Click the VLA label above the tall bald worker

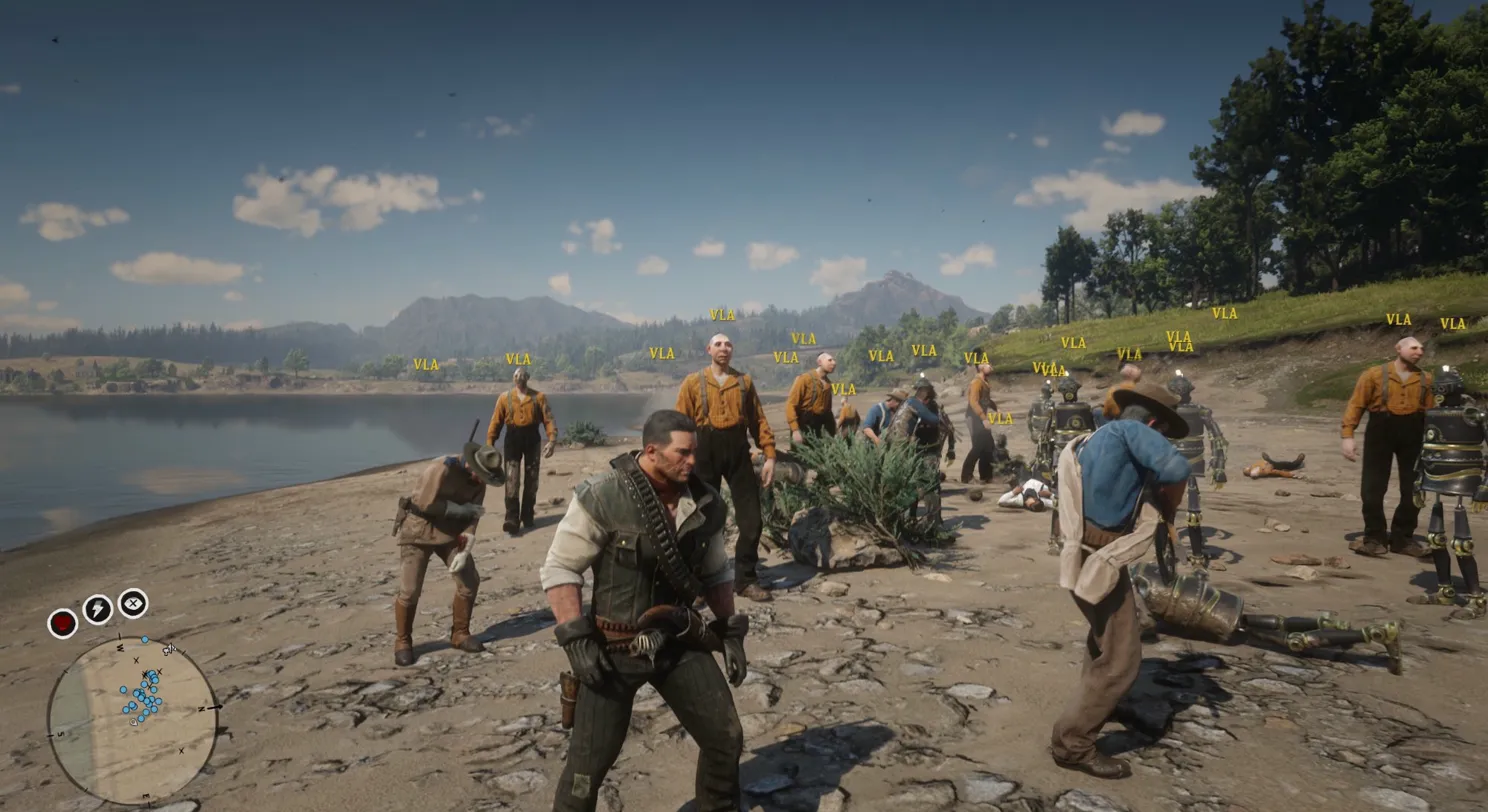point(722,313)
